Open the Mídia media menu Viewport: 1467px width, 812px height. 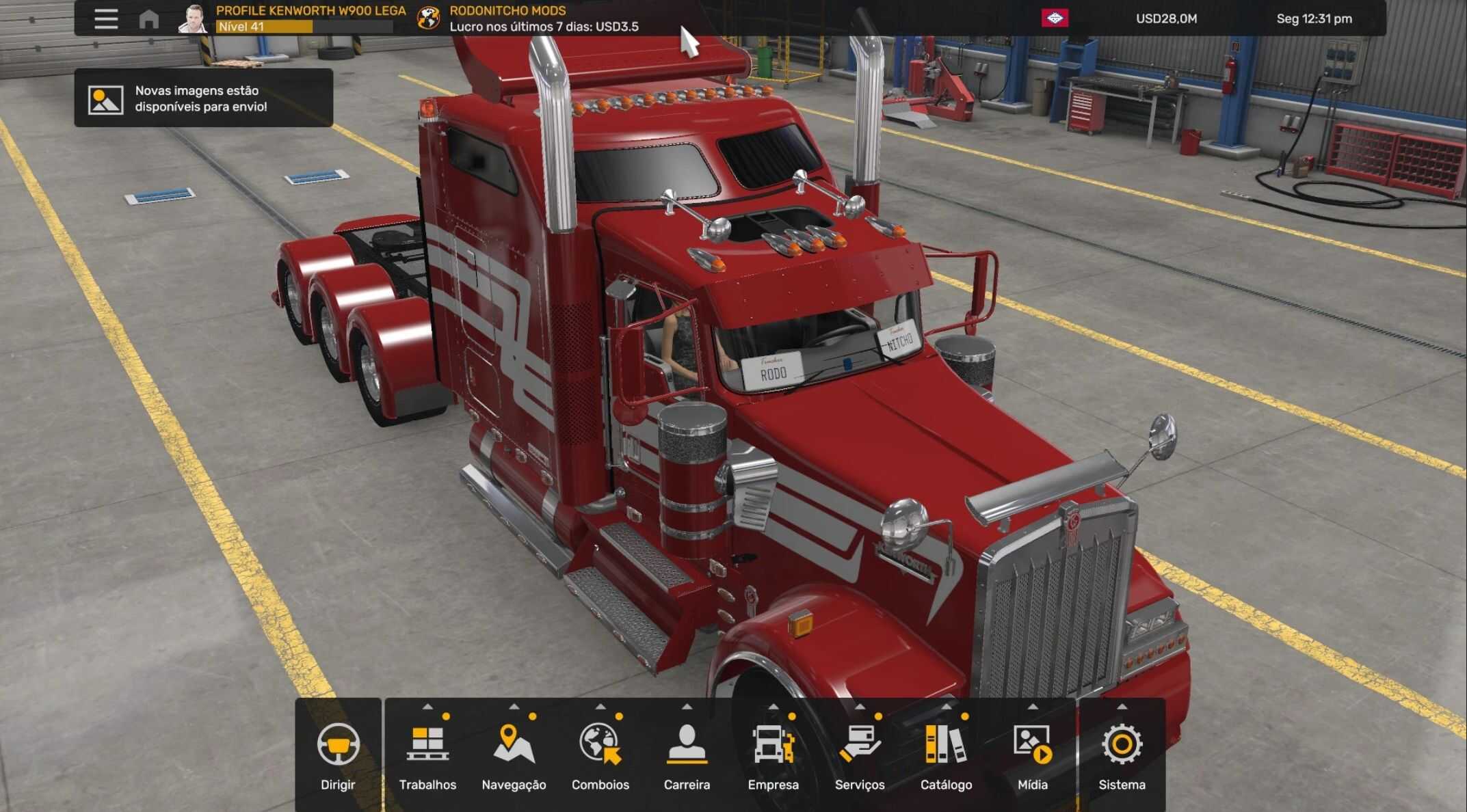(1033, 754)
